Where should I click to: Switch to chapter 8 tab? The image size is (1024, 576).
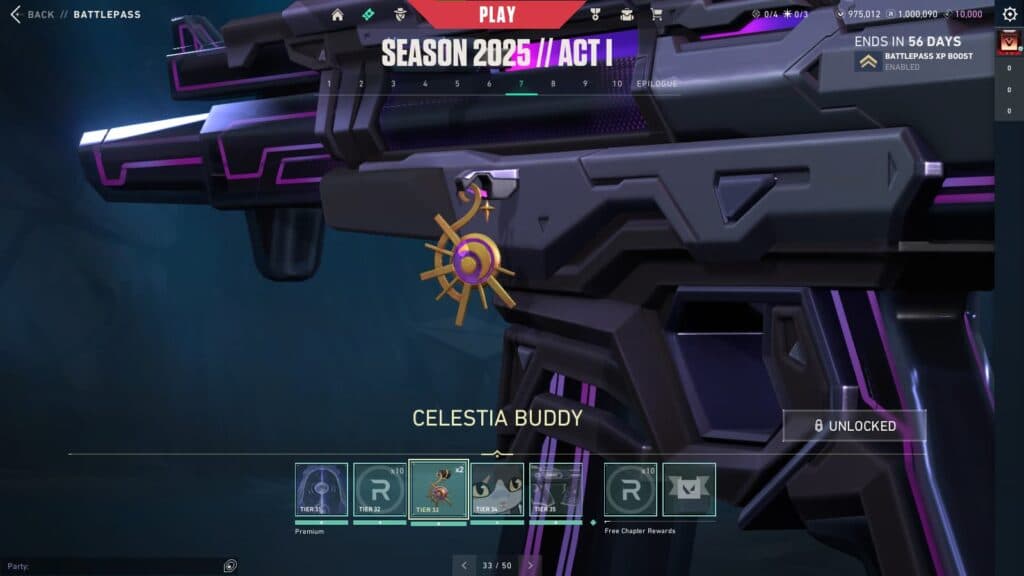coord(553,84)
